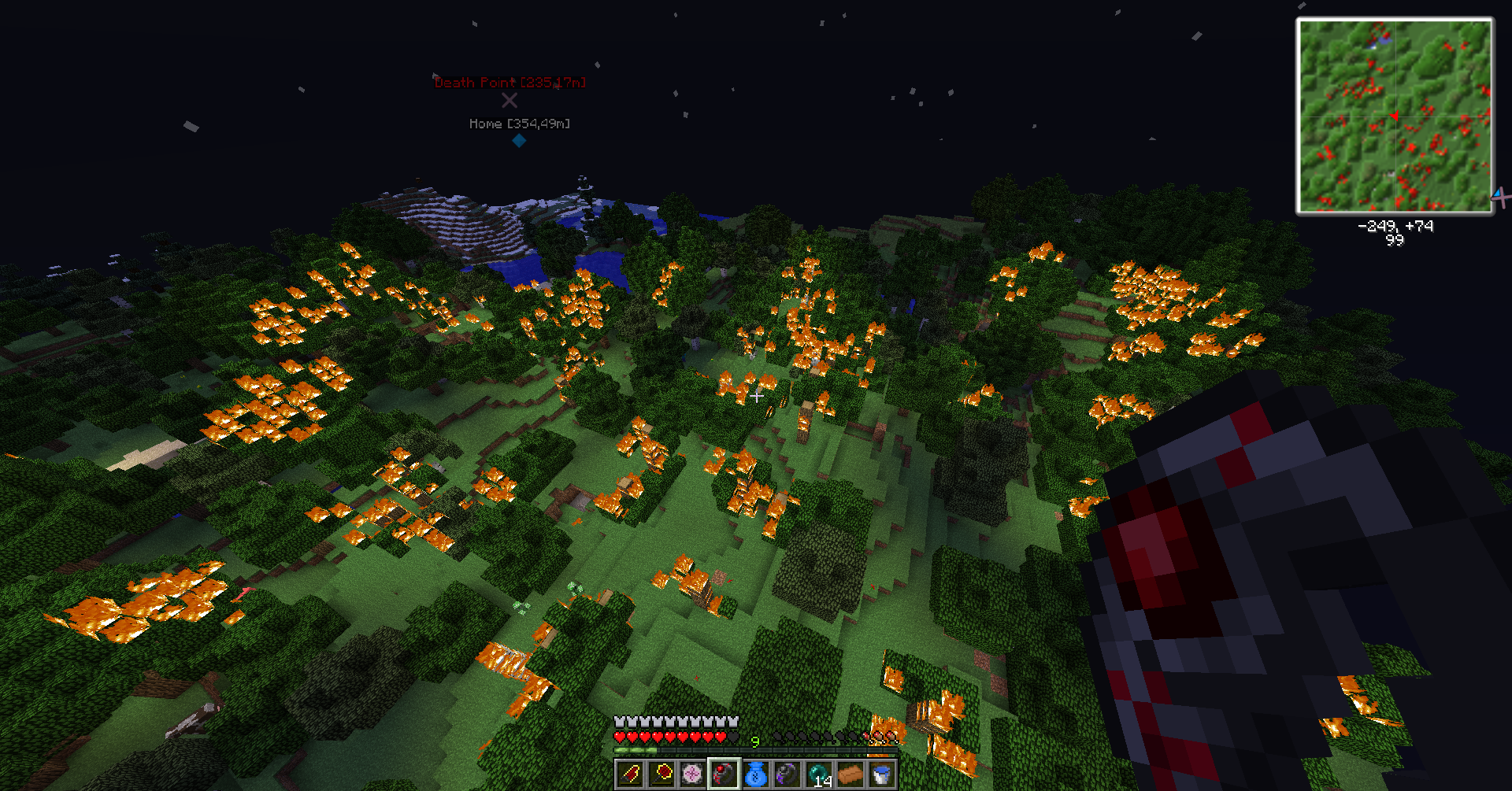Select the red hammer hotbar slot
This screenshot has width=1512, height=791.
[x=661, y=774]
